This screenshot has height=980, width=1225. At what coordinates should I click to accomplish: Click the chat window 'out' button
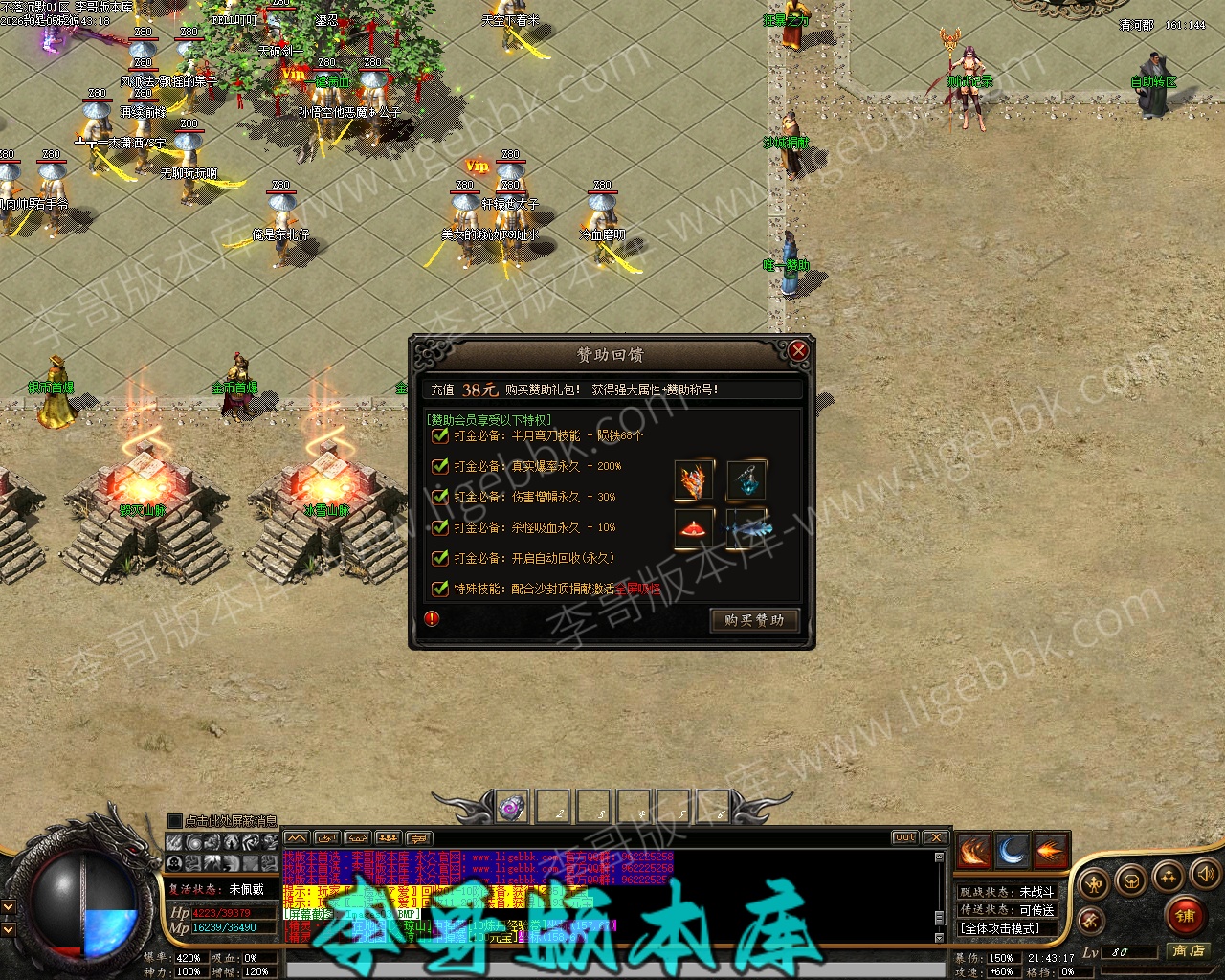point(904,837)
